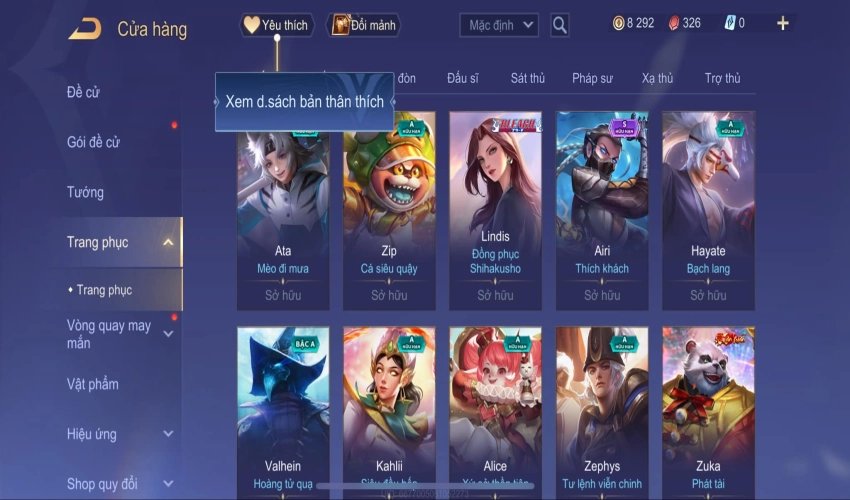Open the Yêu thích favorites list
This screenshot has width=850, height=500.
pyautogui.click(x=277, y=25)
